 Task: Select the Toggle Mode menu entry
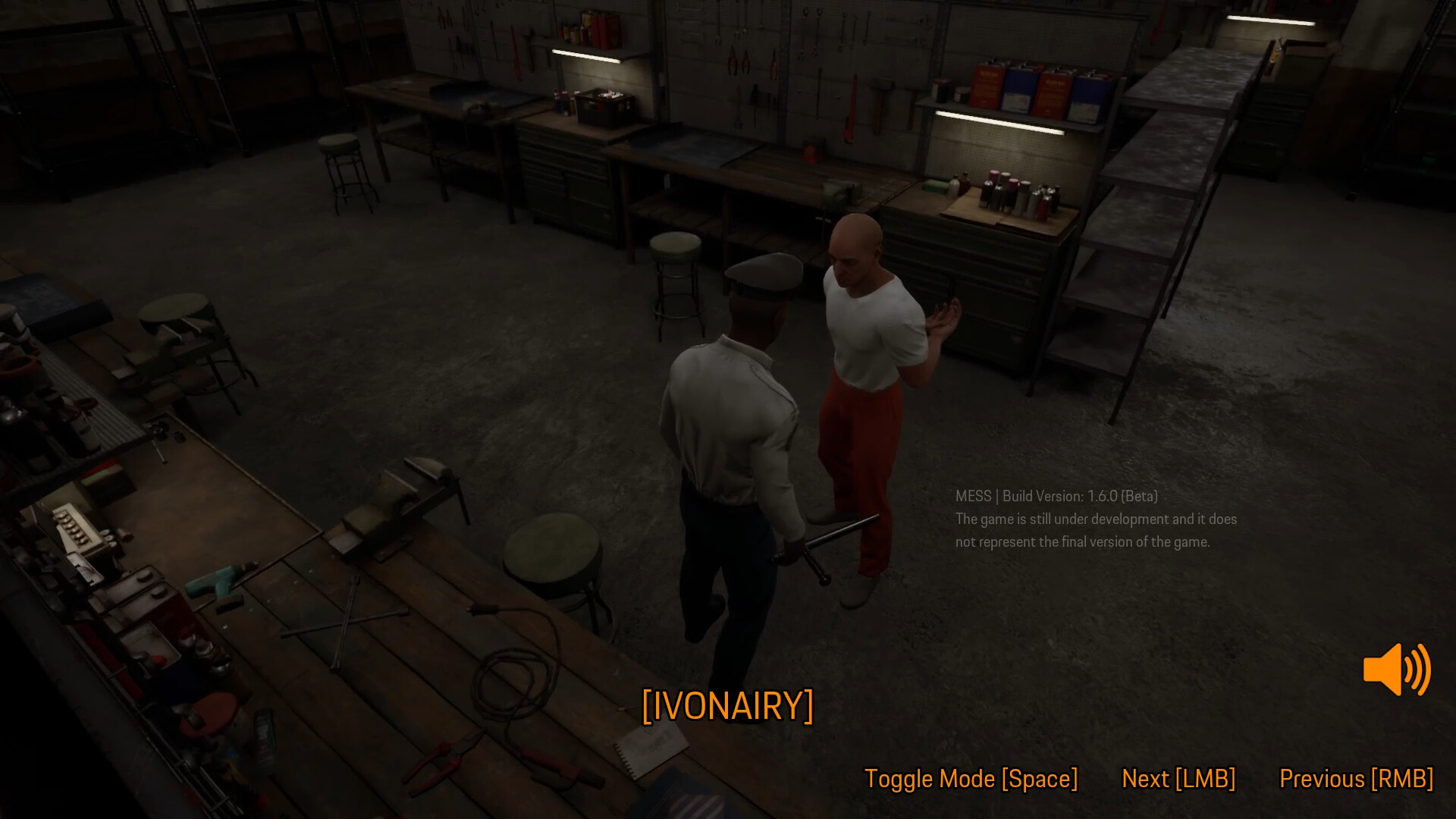tap(971, 779)
